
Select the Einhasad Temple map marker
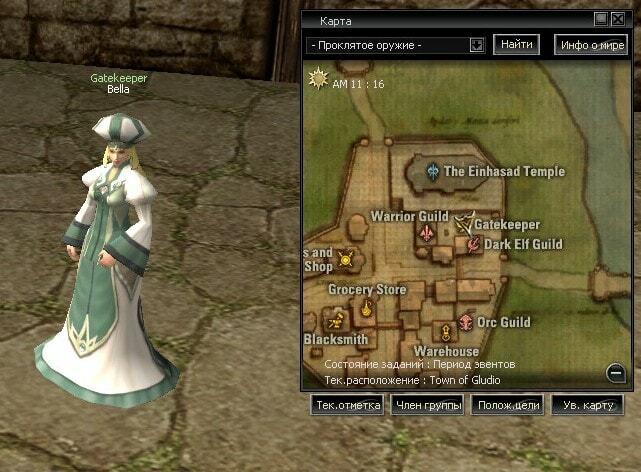coord(432,172)
